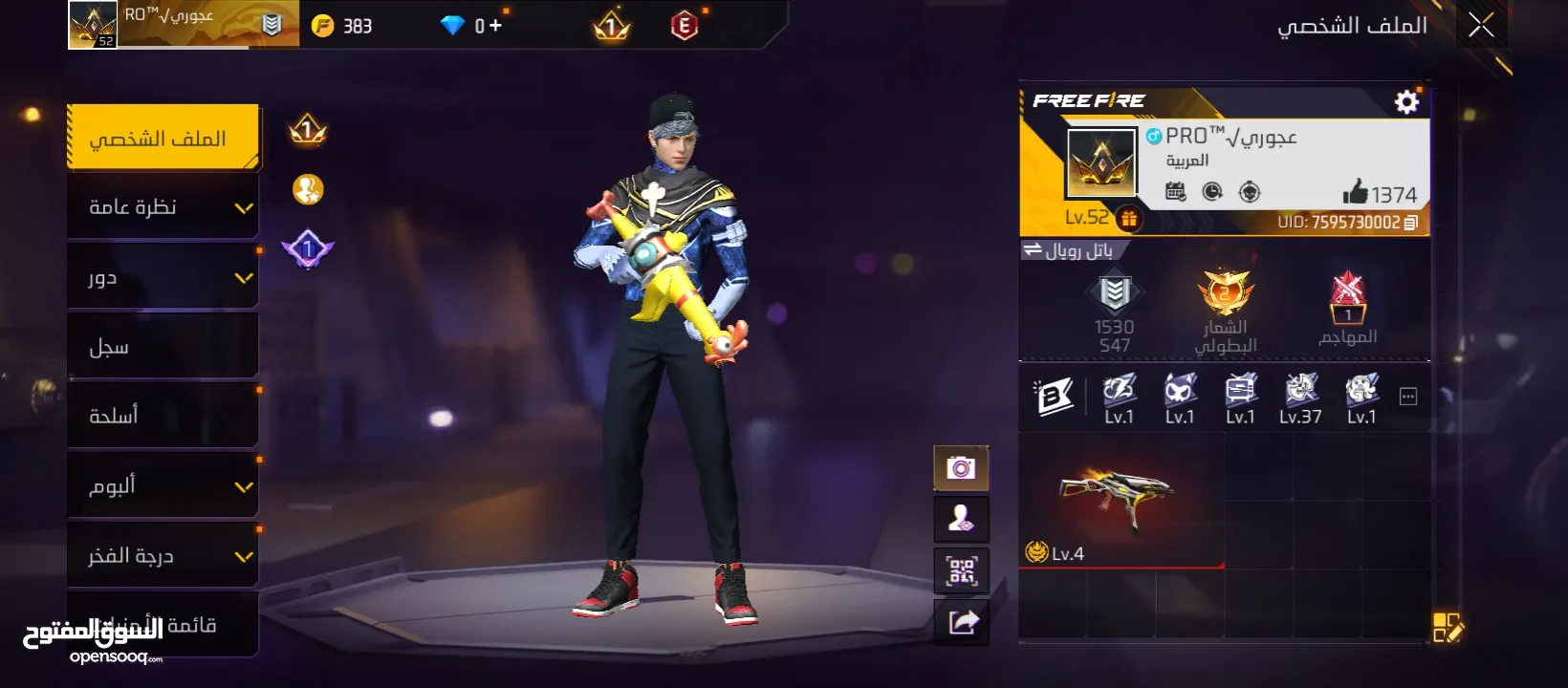Tap the share arrow button

(963, 623)
